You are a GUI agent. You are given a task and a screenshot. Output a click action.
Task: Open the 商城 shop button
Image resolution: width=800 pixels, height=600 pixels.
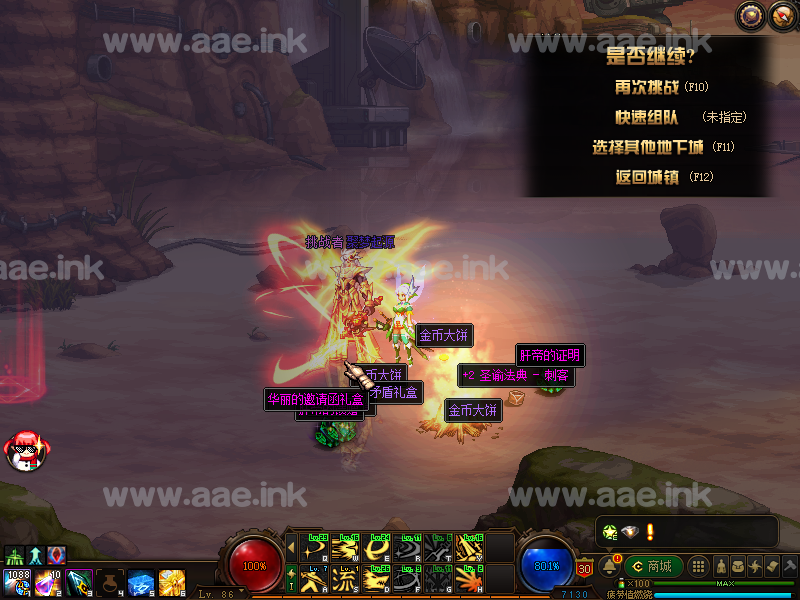pos(652,566)
